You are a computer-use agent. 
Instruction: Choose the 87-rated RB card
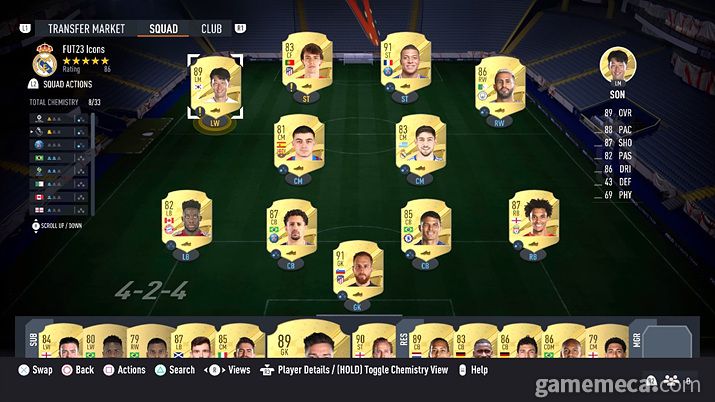(530, 222)
